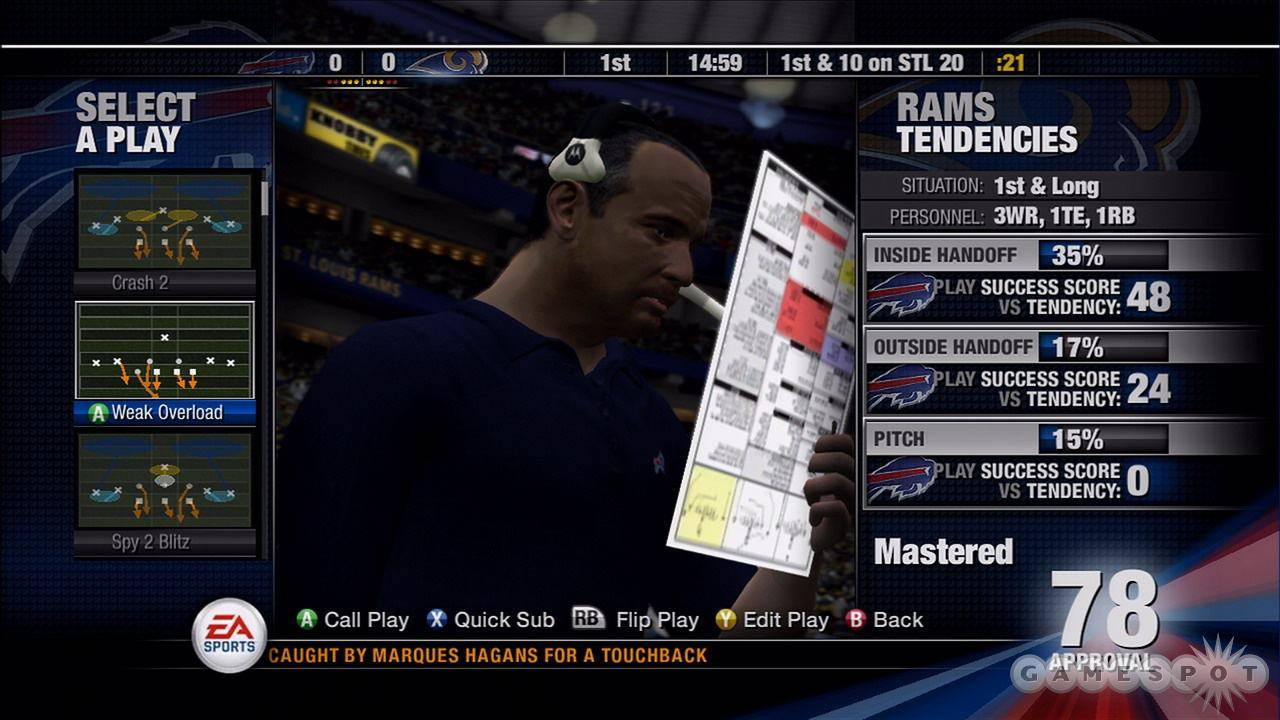
Task: Click the play list scrollbar
Action: [x=265, y=197]
